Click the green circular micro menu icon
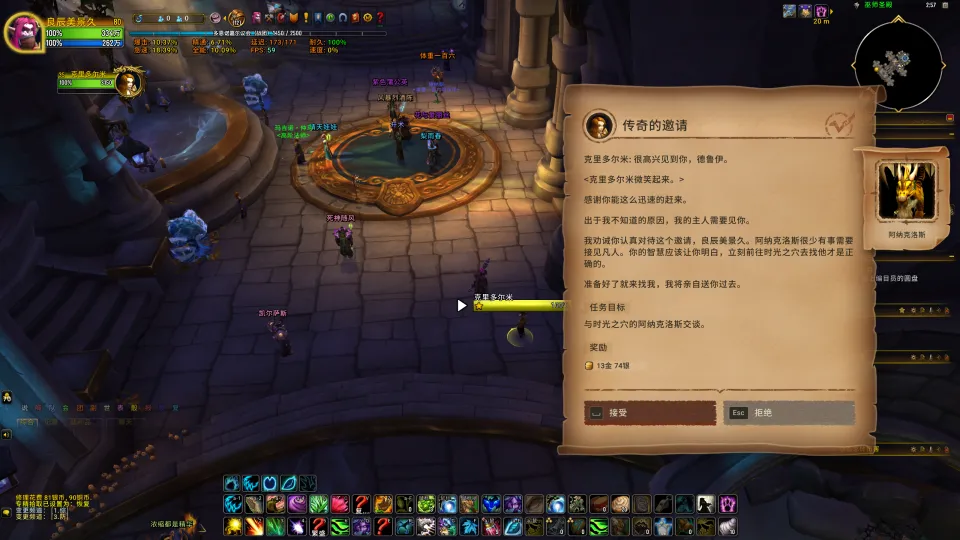 [330, 17]
